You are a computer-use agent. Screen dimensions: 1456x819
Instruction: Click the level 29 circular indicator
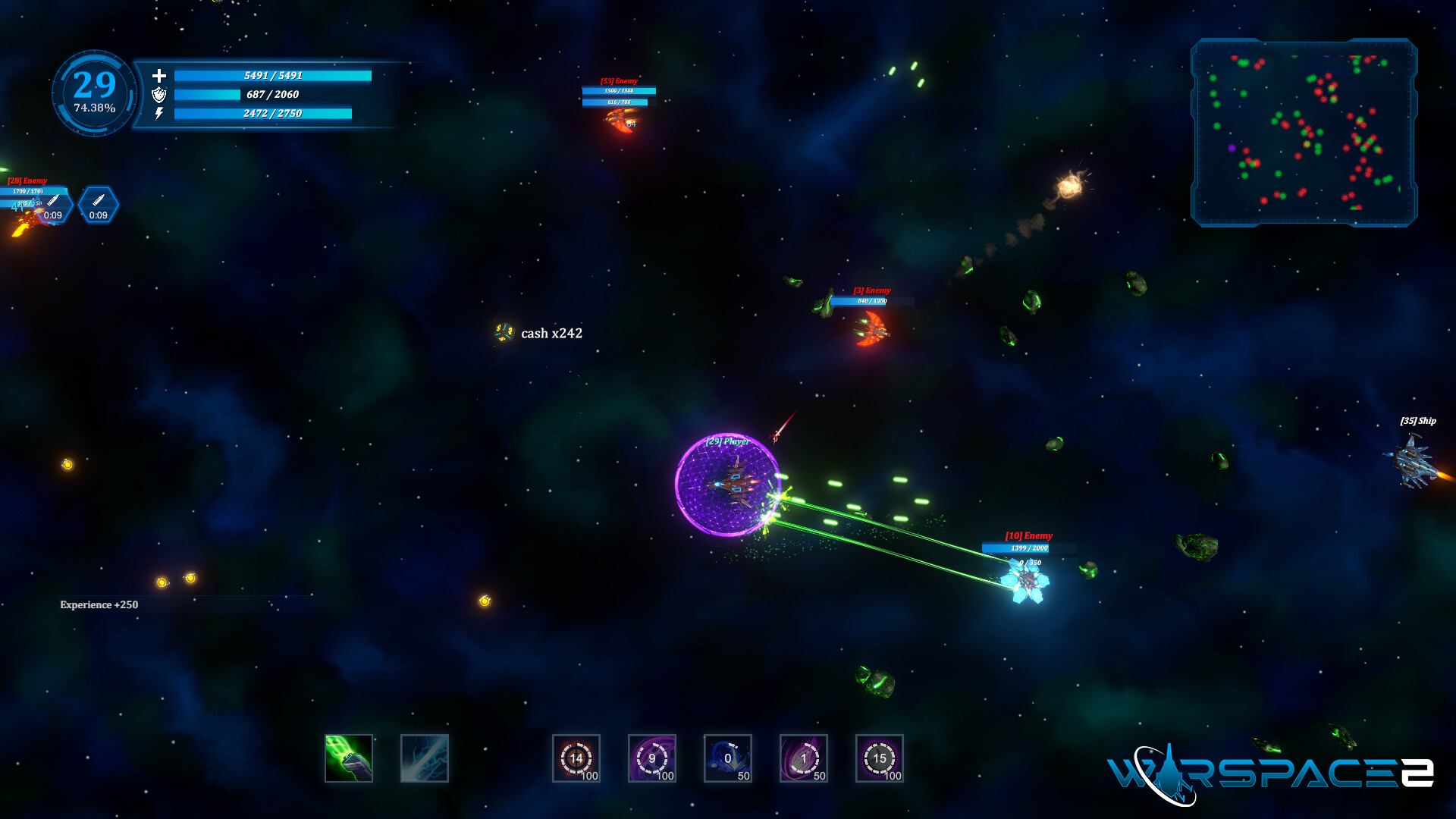coord(93,84)
